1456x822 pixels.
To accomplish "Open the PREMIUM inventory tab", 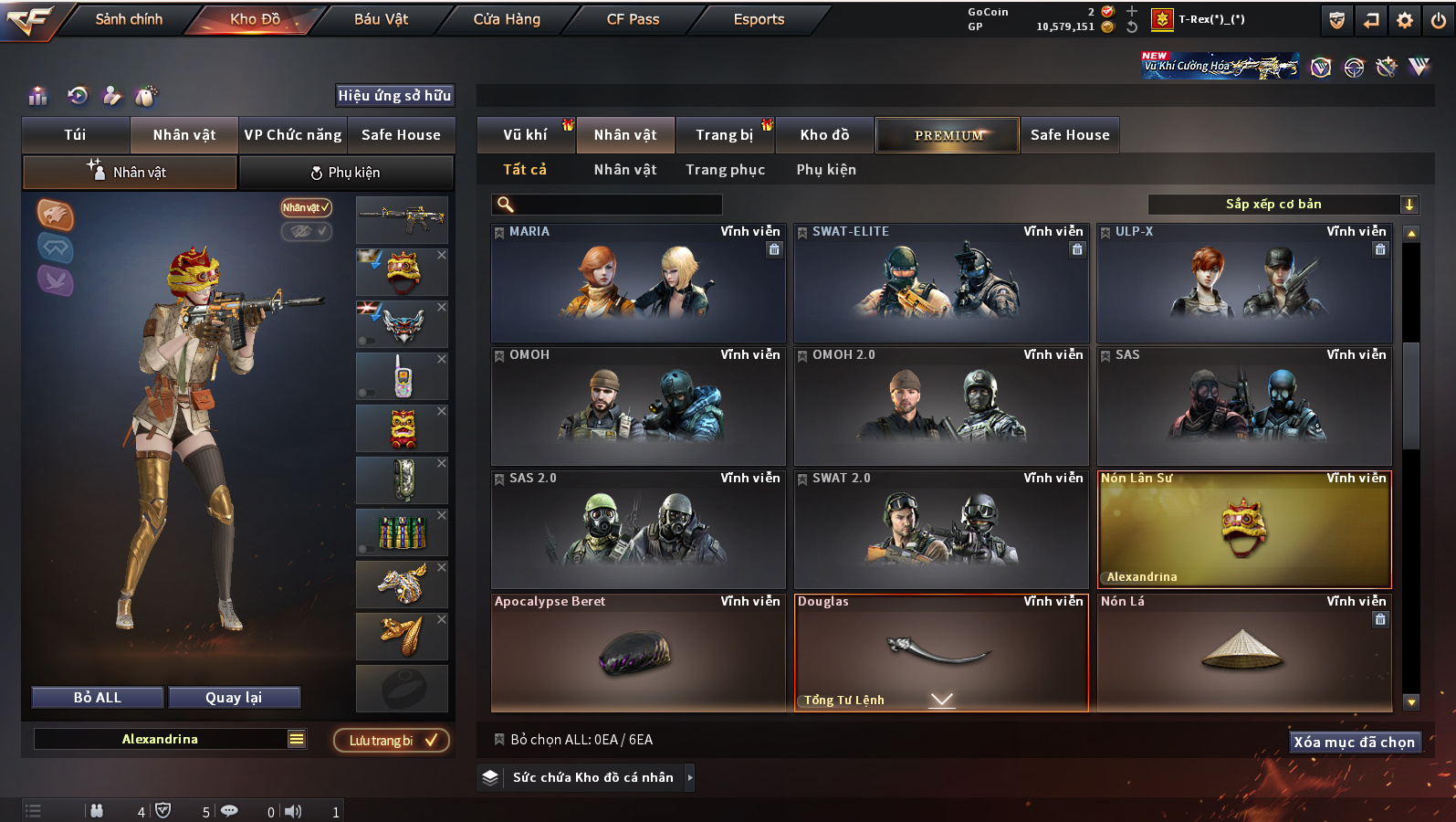I will 948,135.
